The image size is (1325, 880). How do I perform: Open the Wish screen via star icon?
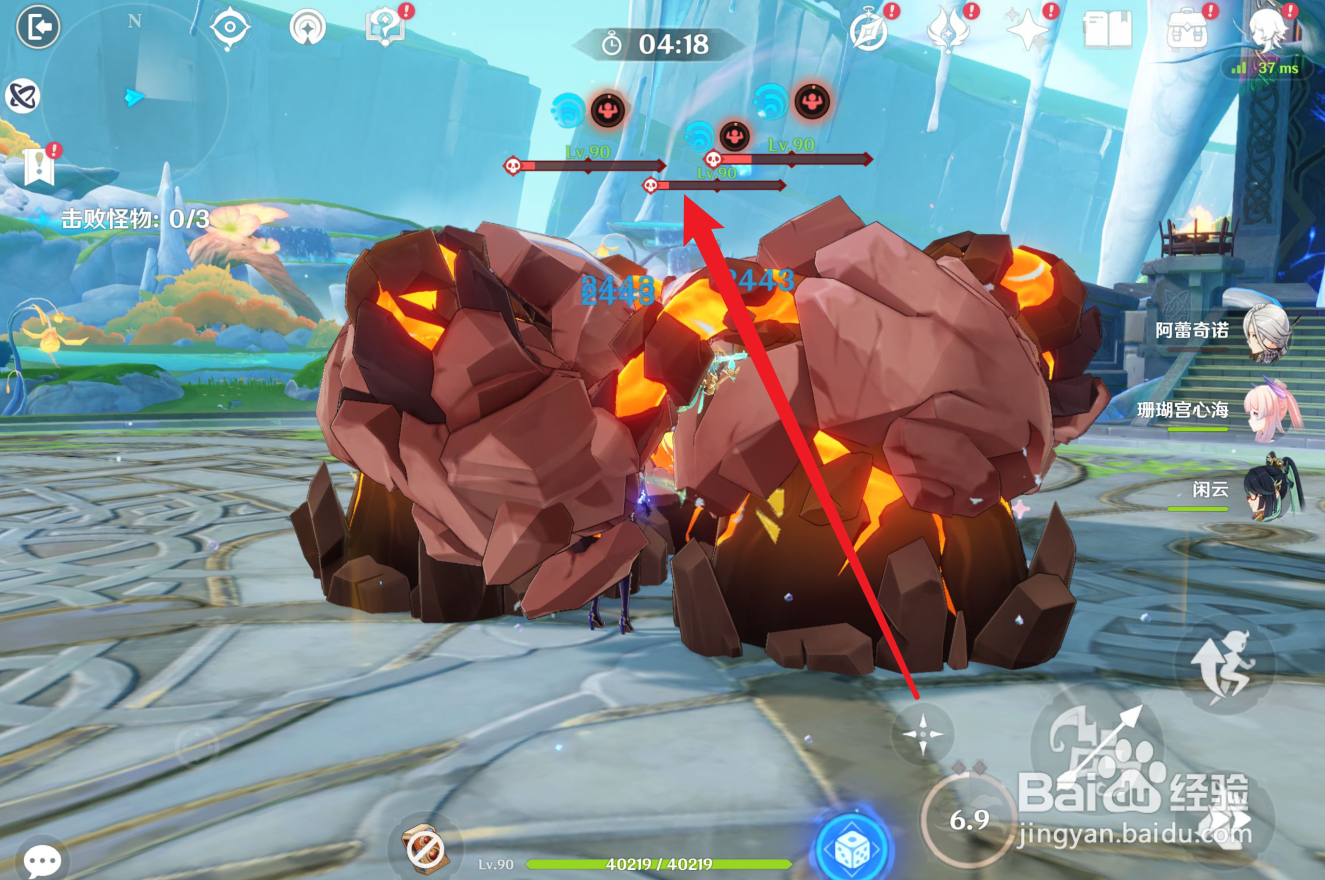(x=1025, y=31)
